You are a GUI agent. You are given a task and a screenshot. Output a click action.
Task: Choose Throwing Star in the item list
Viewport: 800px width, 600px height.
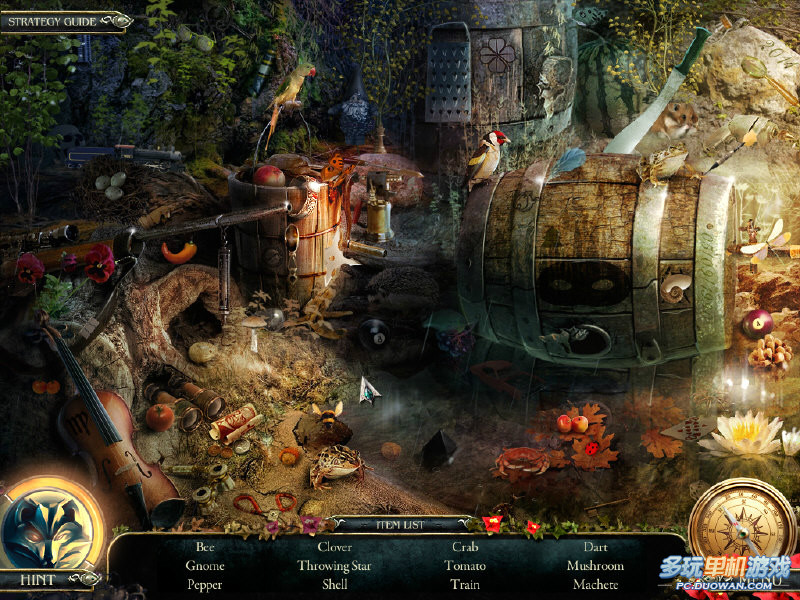tap(334, 566)
